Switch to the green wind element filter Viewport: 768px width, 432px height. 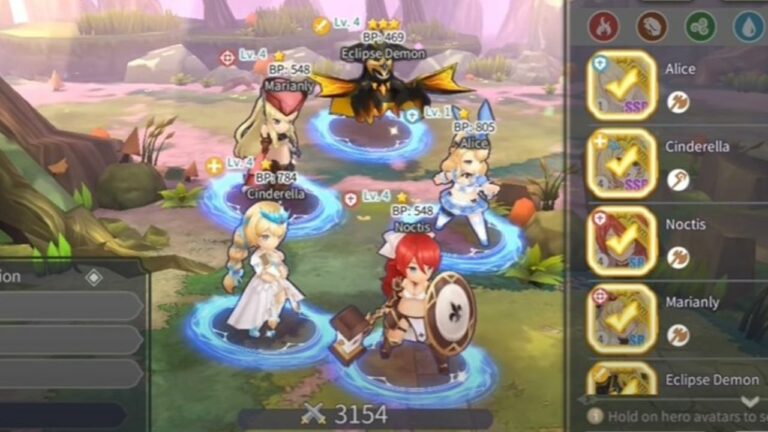pyautogui.click(x=700, y=26)
